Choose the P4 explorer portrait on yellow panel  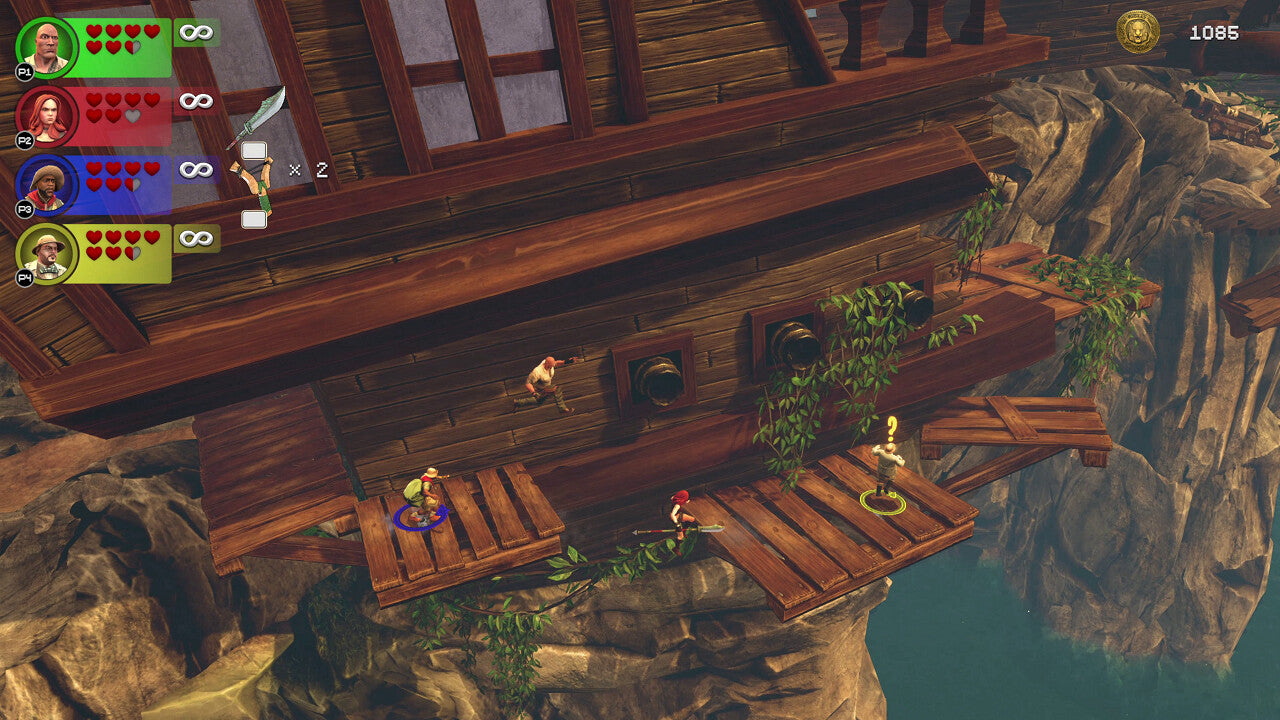(47, 254)
